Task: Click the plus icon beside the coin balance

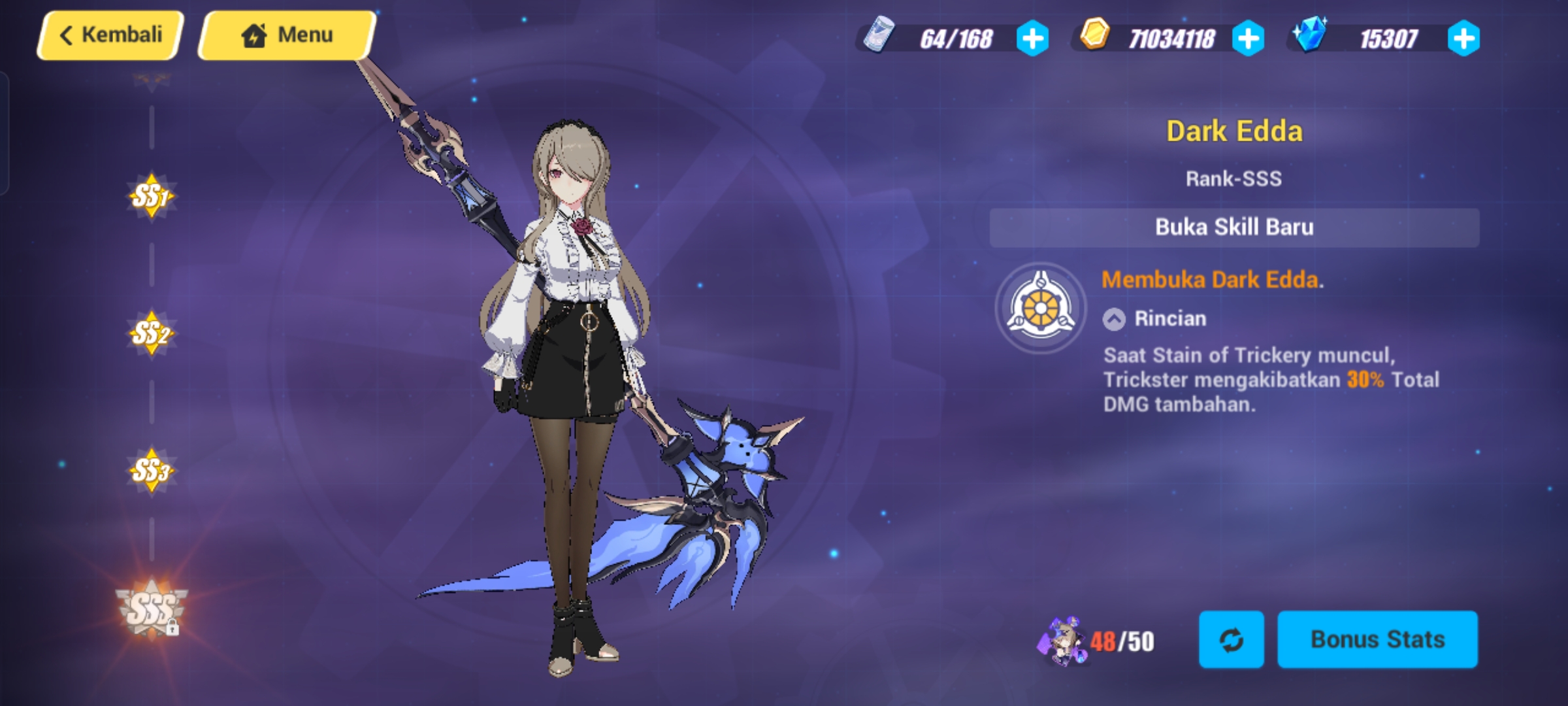Action: click(1249, 39)
